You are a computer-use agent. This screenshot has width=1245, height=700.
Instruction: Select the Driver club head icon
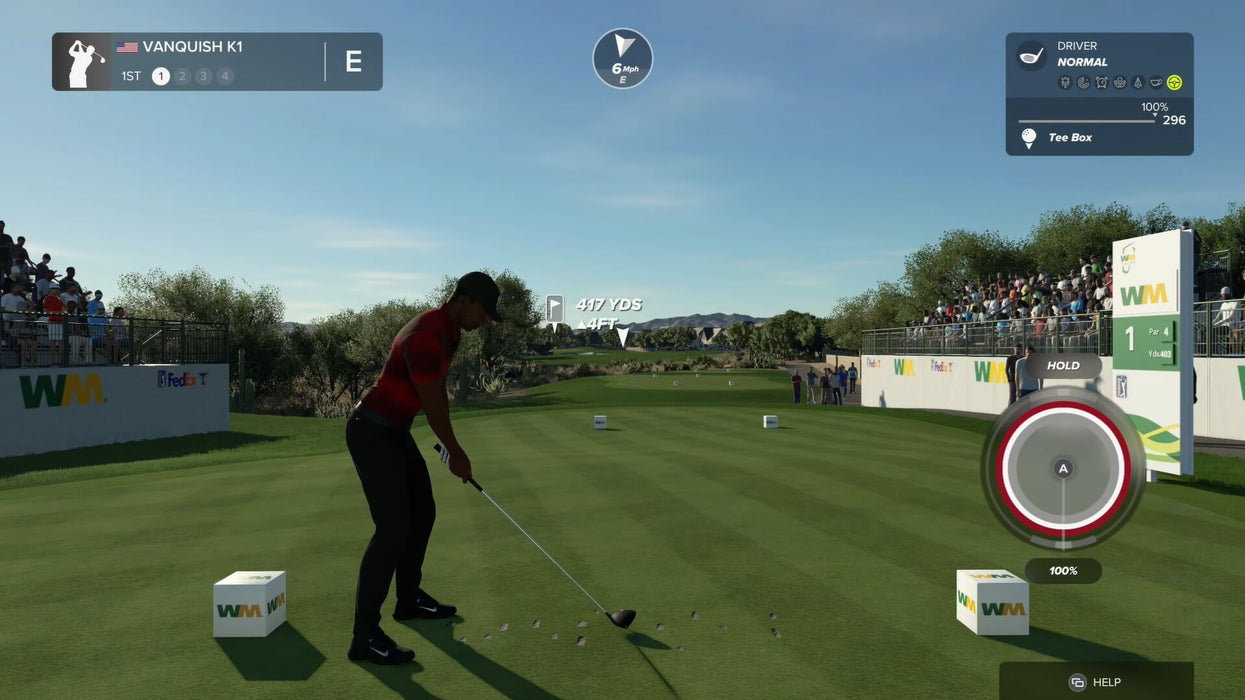click(x=1030, y=55)
